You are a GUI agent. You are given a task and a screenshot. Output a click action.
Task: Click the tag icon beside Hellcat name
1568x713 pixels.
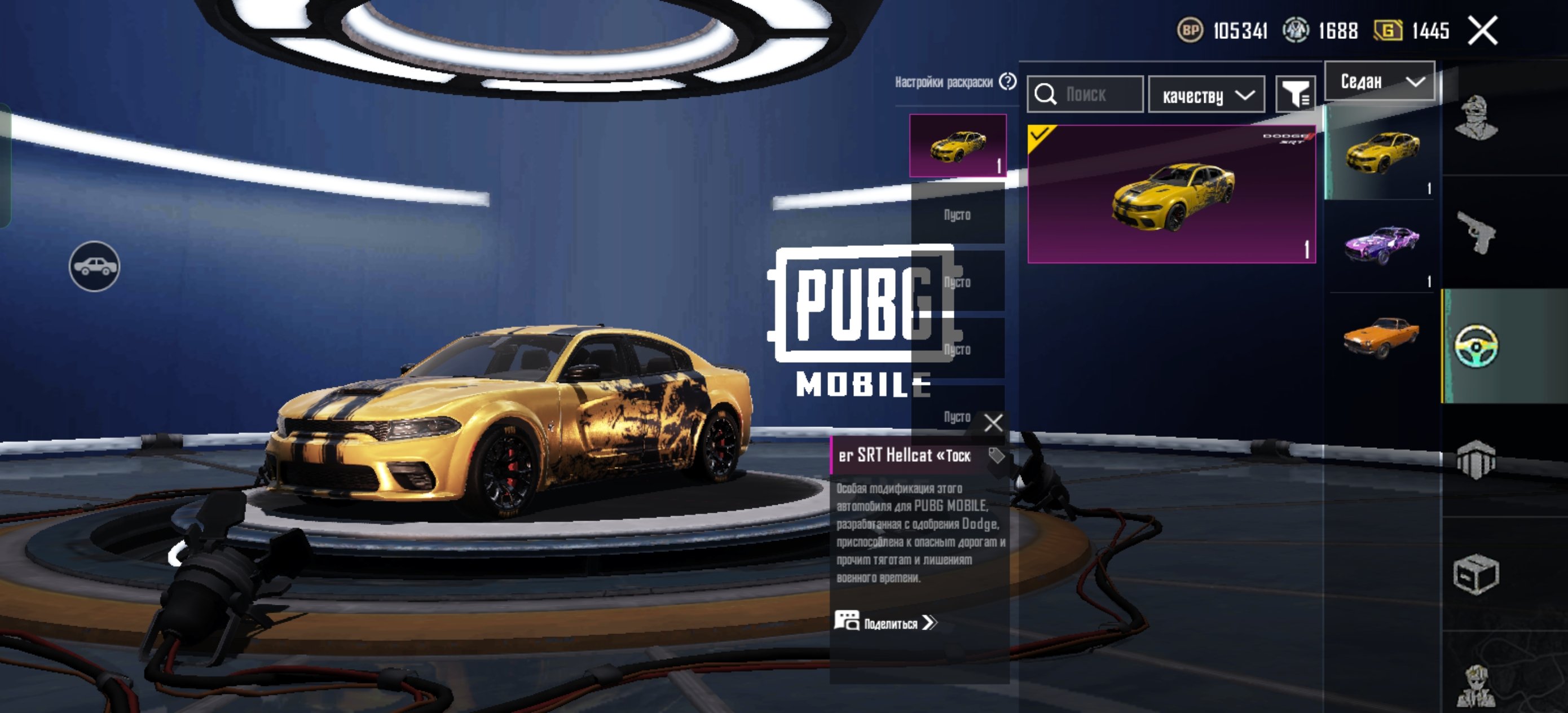tap(996, 455)
